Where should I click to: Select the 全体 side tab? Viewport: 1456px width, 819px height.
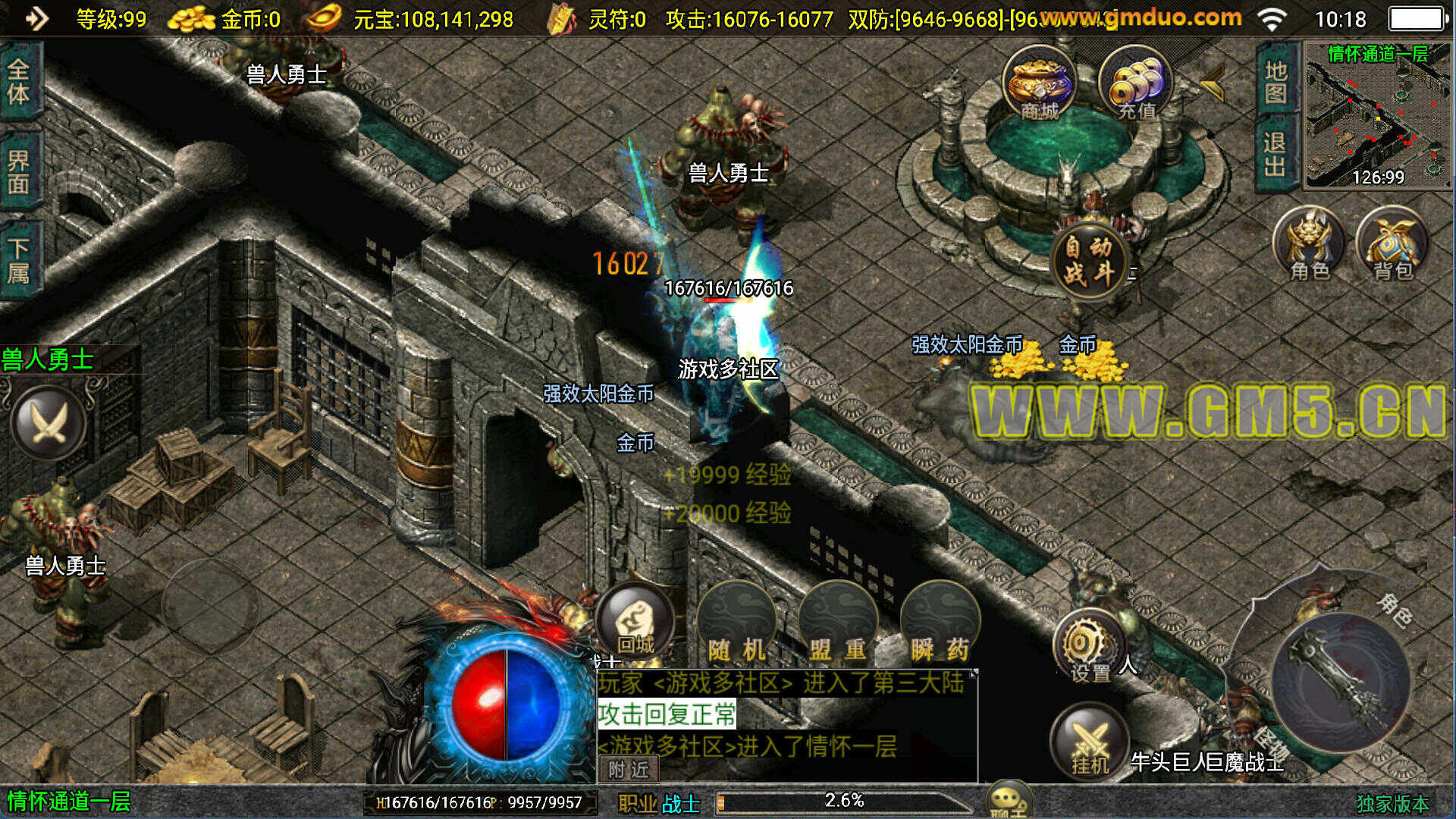(x=19, y=82)
